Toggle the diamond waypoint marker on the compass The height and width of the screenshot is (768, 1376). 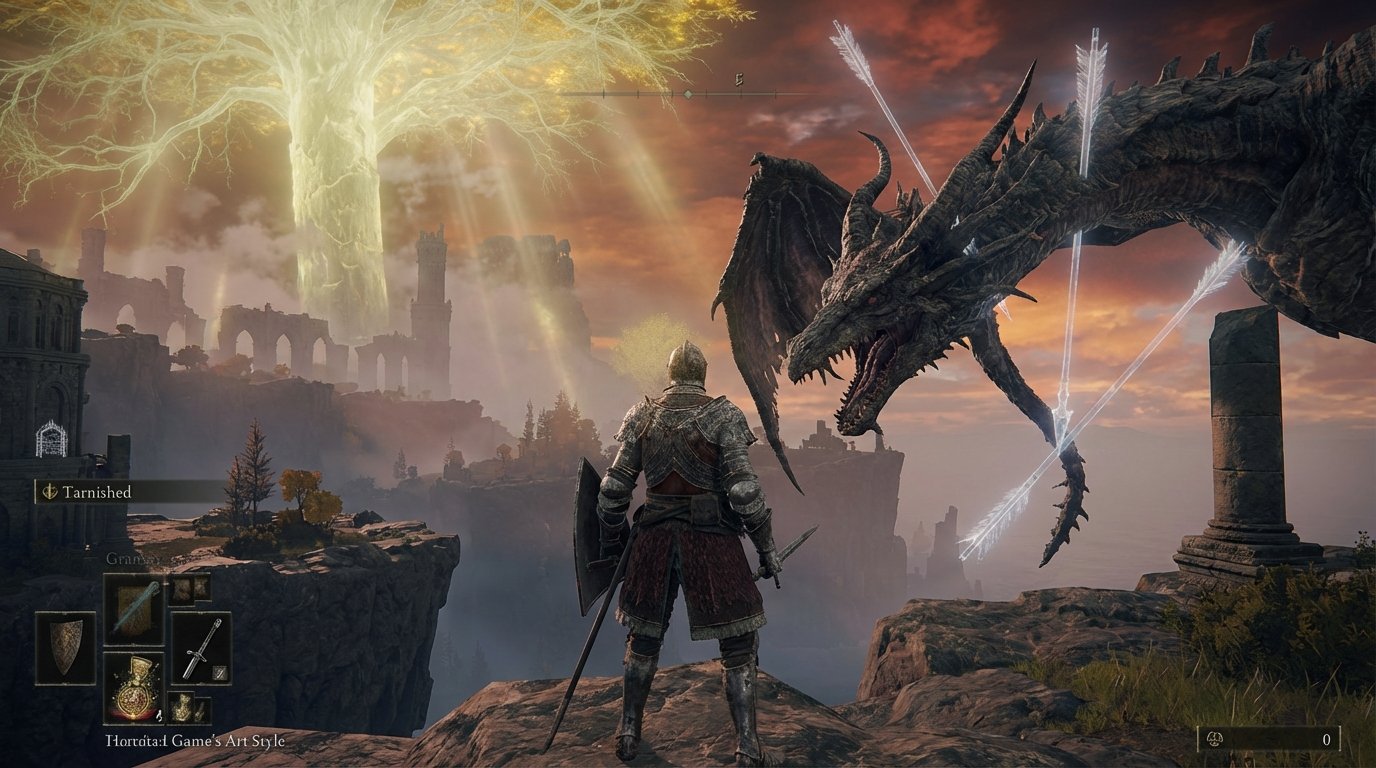[x=688, y=94]
